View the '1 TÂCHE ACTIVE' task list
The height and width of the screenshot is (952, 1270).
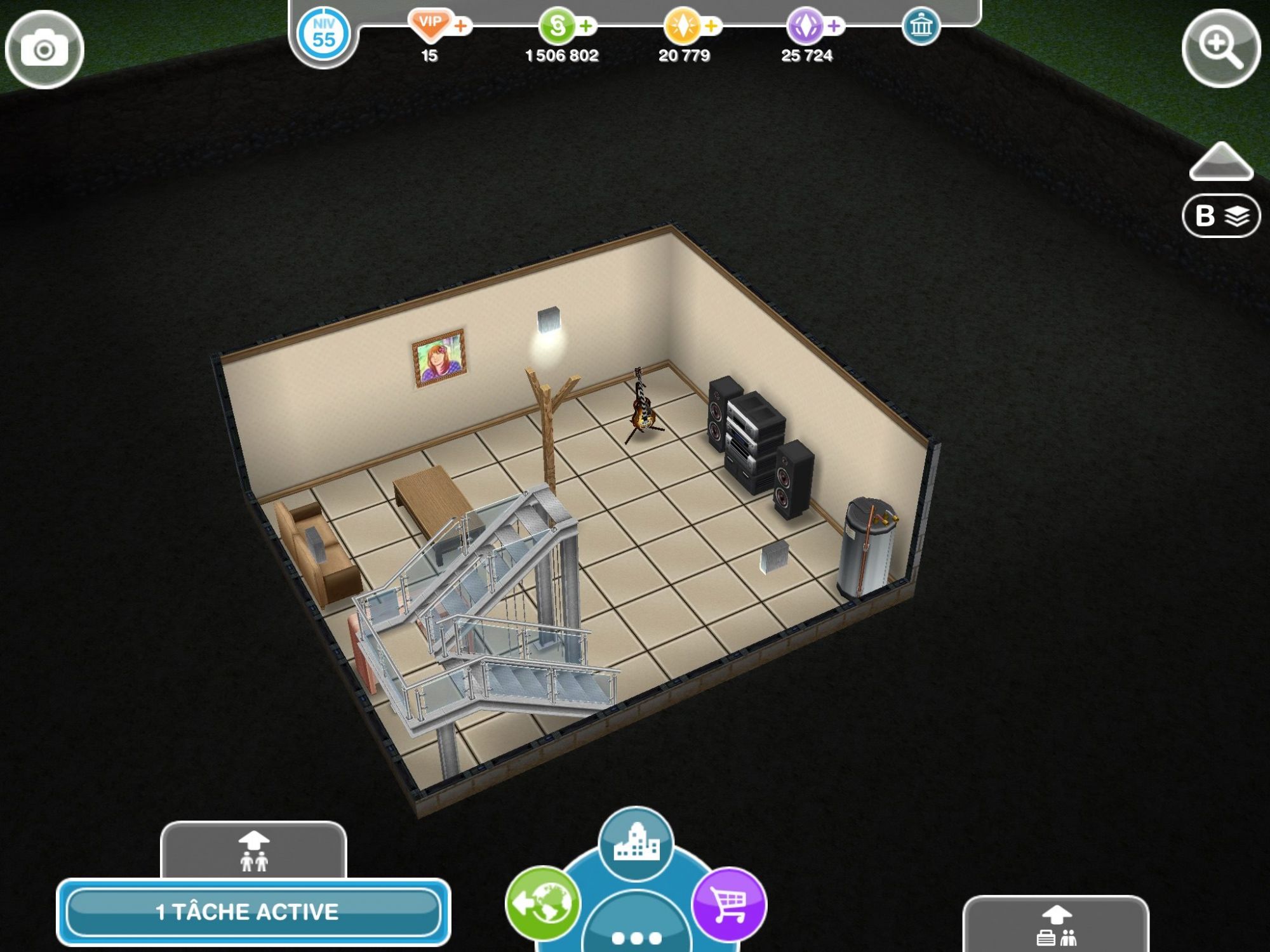click(x=253, y=912)
